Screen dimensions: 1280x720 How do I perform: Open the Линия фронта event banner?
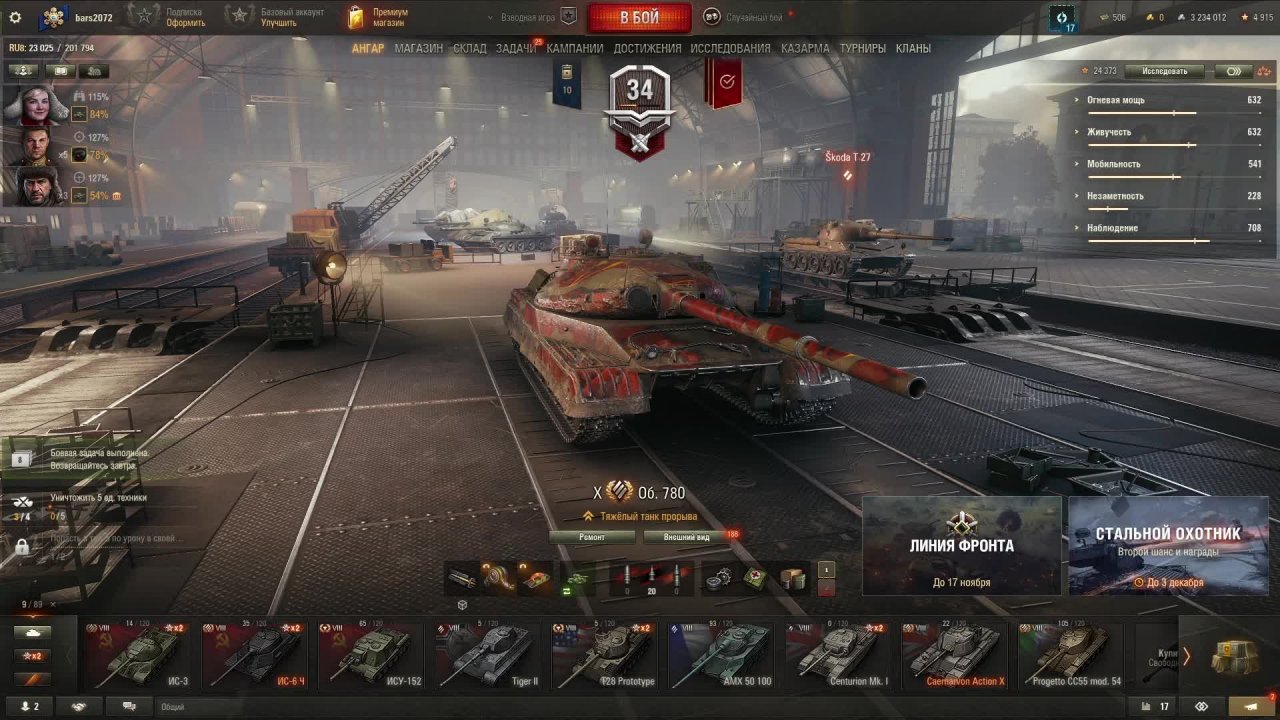[x=961, y=545]
